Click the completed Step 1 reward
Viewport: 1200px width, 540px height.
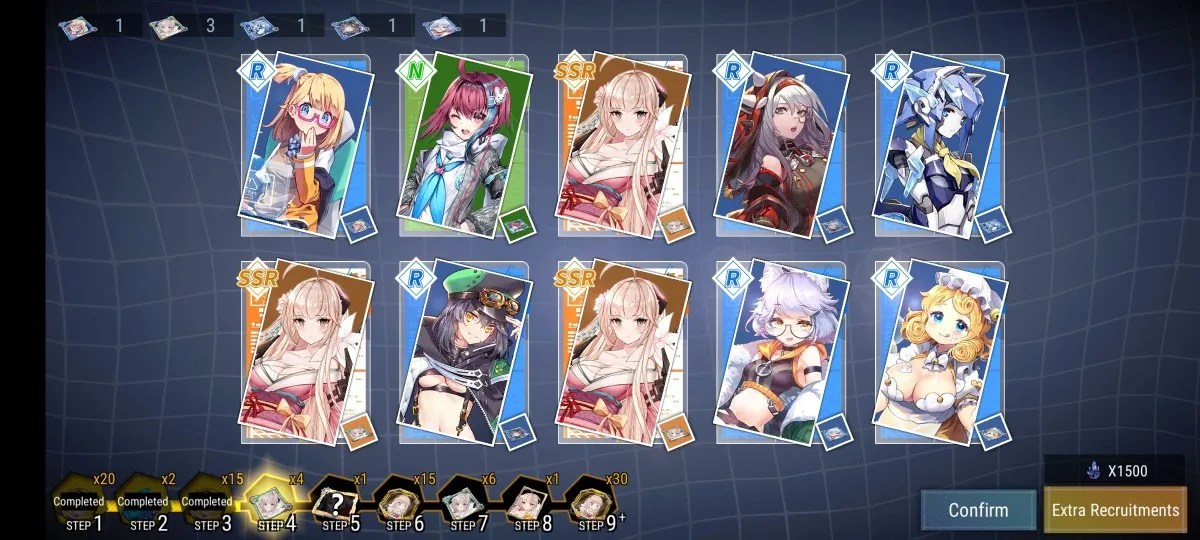coord(79,502)
